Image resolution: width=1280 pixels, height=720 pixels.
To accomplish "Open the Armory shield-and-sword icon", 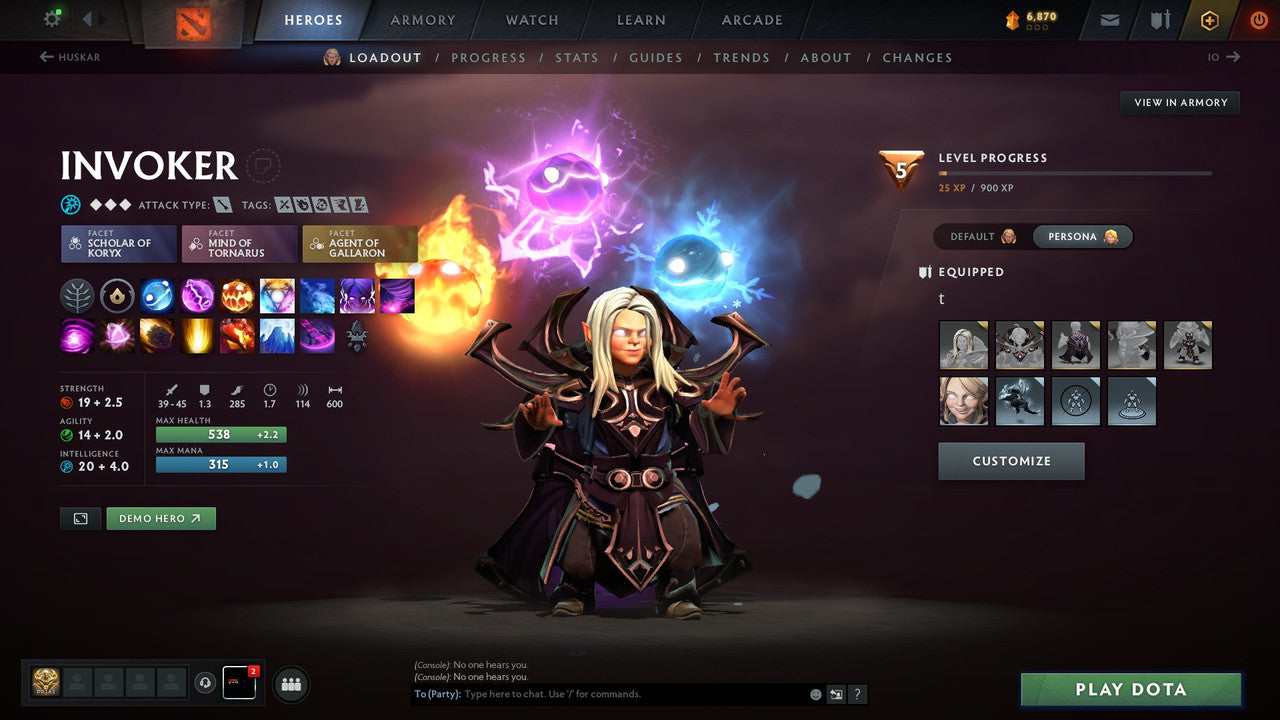I will [x=1158, y=19].
